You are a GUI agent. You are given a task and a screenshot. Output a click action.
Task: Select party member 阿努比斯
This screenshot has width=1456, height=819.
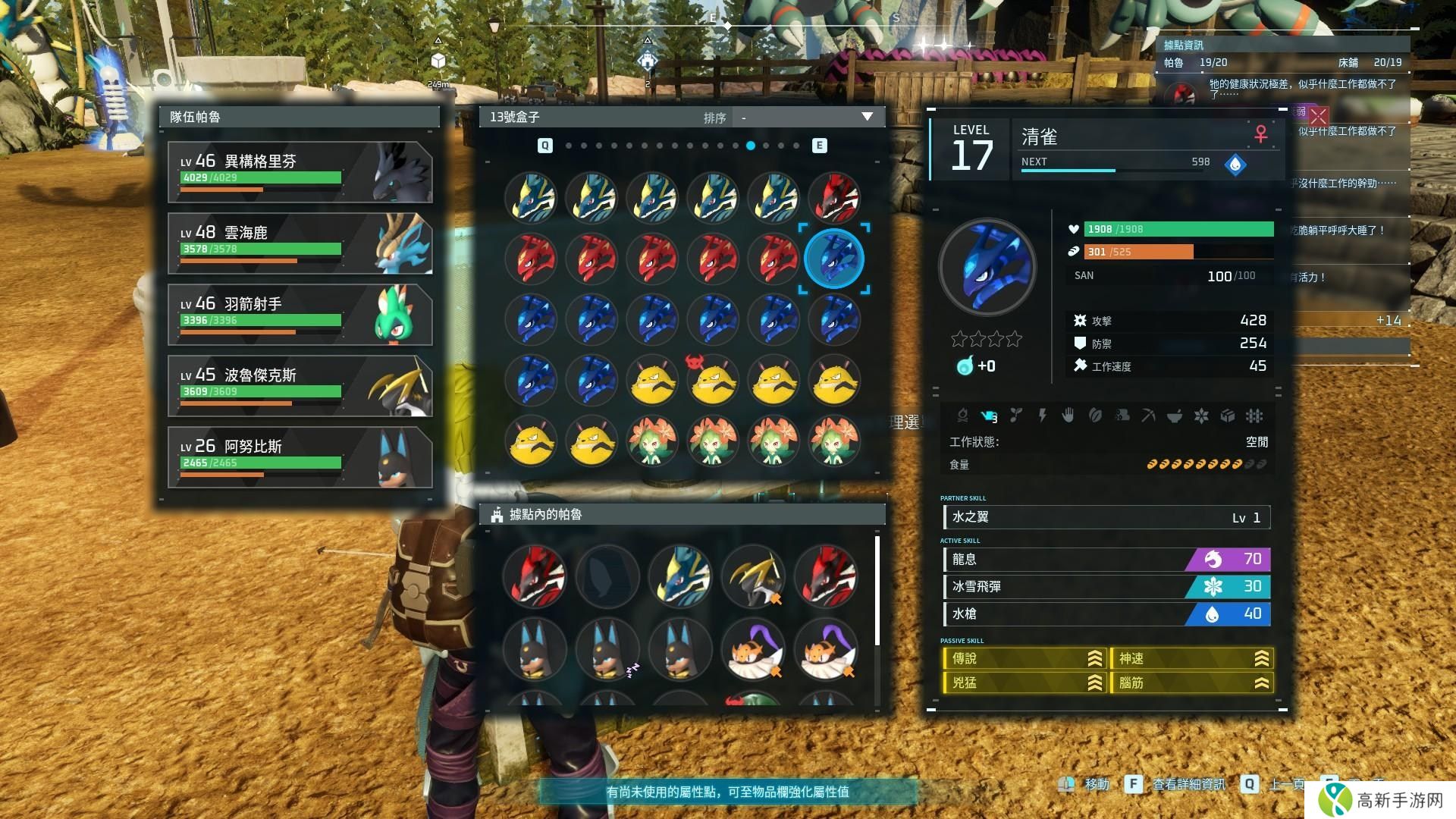click(300, 457)
